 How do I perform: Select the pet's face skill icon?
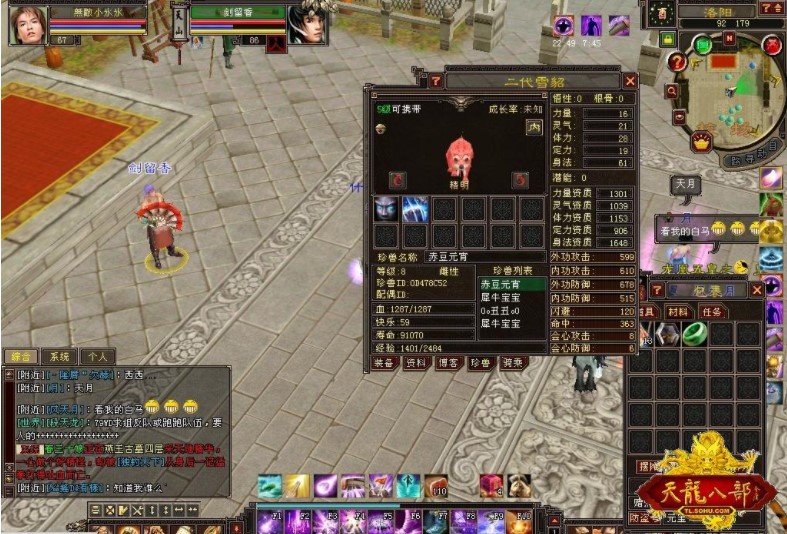coord(386,209)
